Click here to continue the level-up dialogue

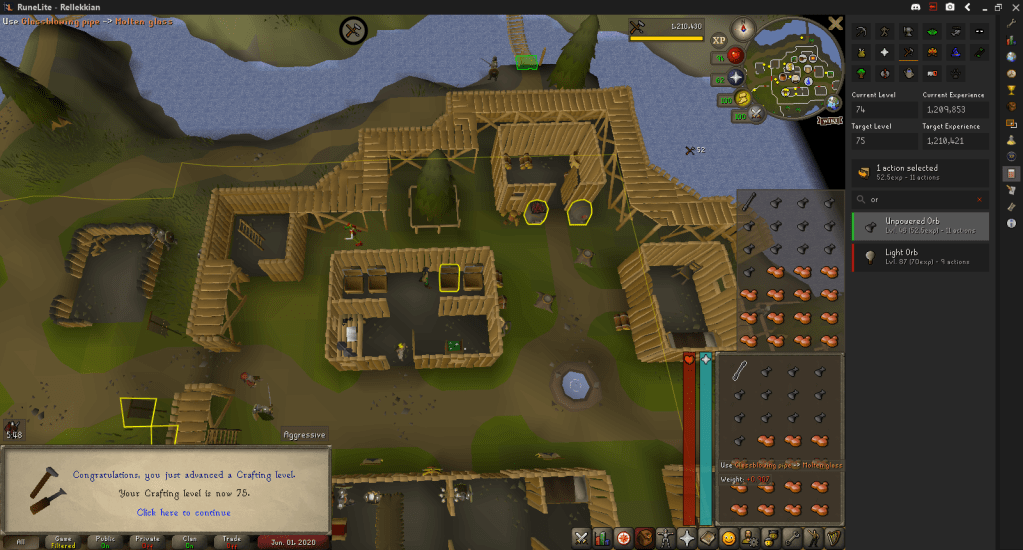pyautogui.click(x=183, y=512)
